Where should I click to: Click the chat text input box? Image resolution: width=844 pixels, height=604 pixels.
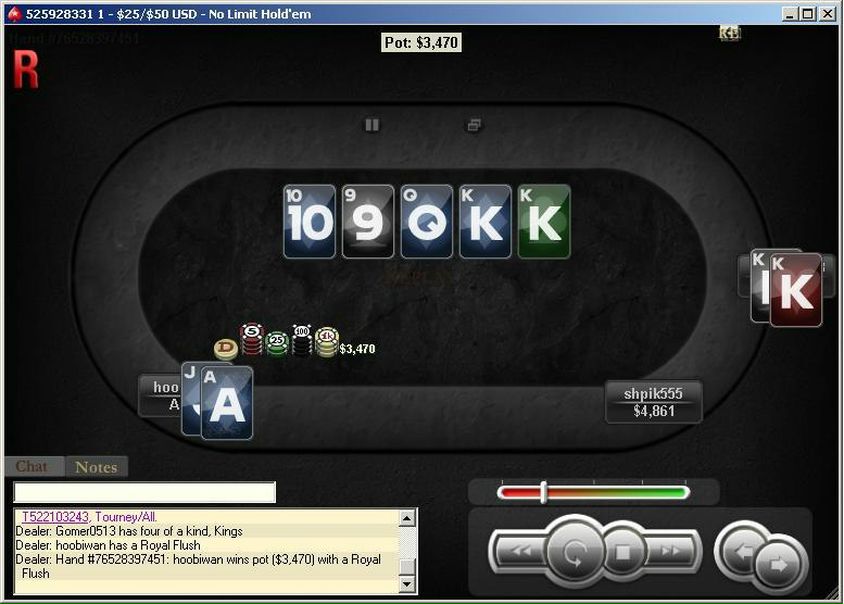point(144,492)
